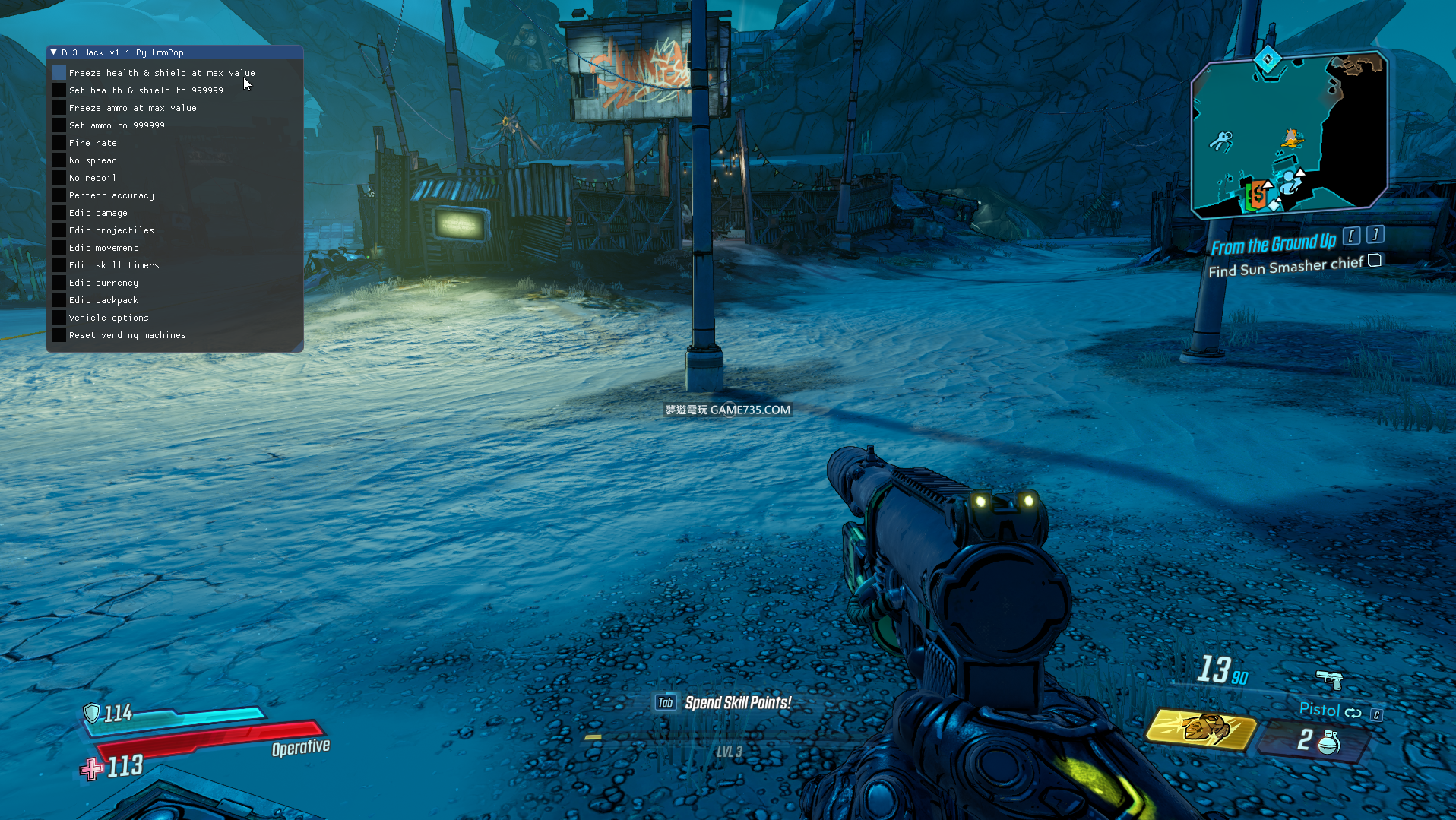Image resolution: width=1456 pixels, height=820 pixels.
Task: Enable Reset vending machines
Action: pos(59,335)
